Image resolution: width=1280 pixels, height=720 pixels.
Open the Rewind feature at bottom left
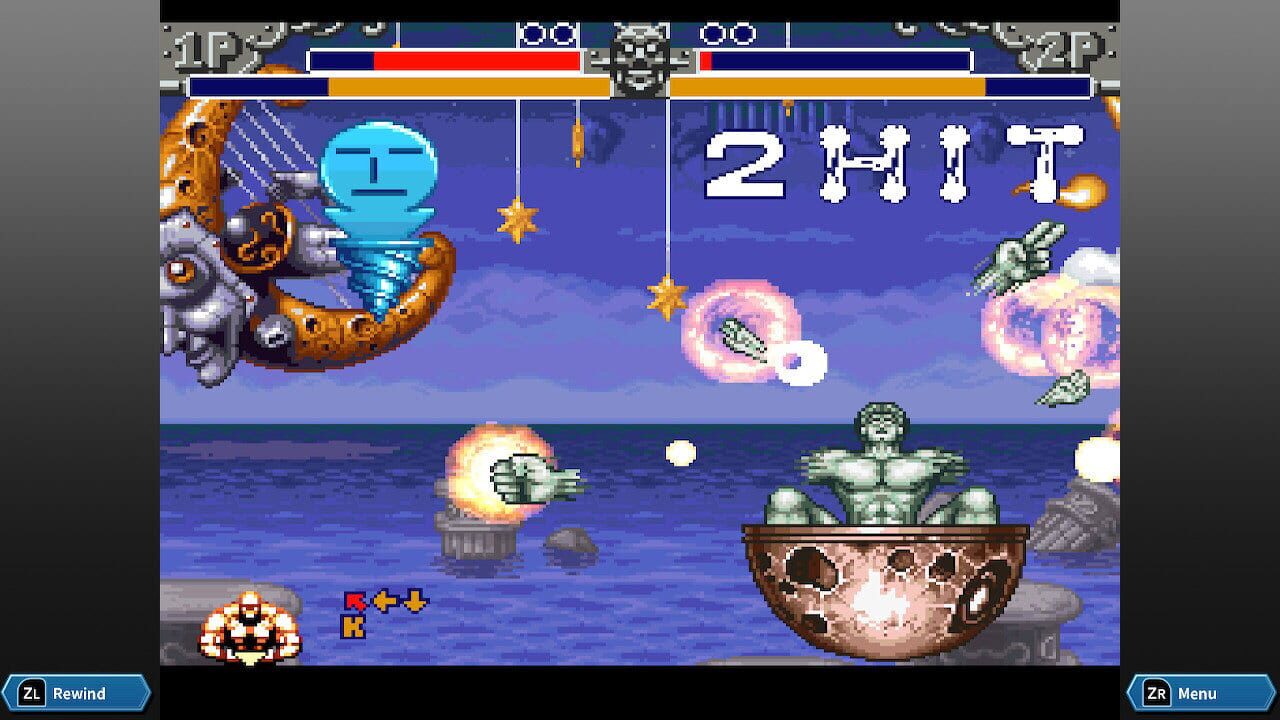(x=78, y=693)
